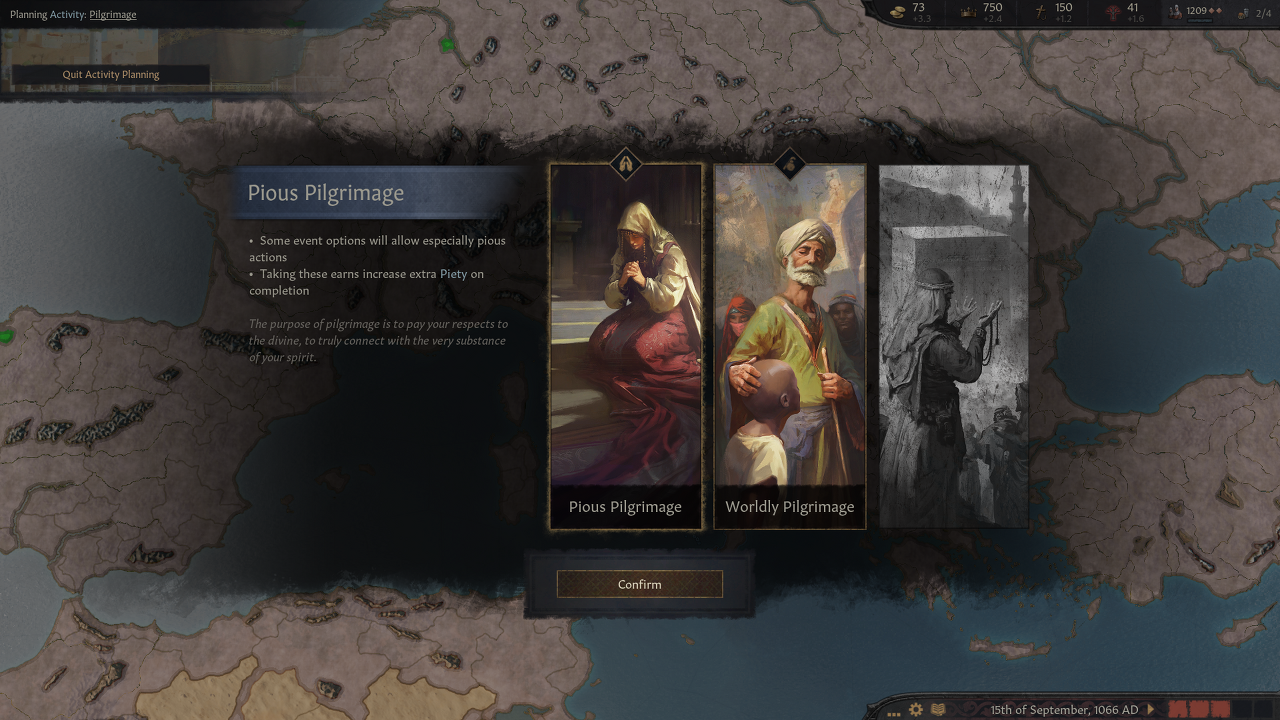Image resolution: width=1280 pixels, height=720 pixels.
Task: Toggle game pause with the play arrow
Action: click(1151, 709)
